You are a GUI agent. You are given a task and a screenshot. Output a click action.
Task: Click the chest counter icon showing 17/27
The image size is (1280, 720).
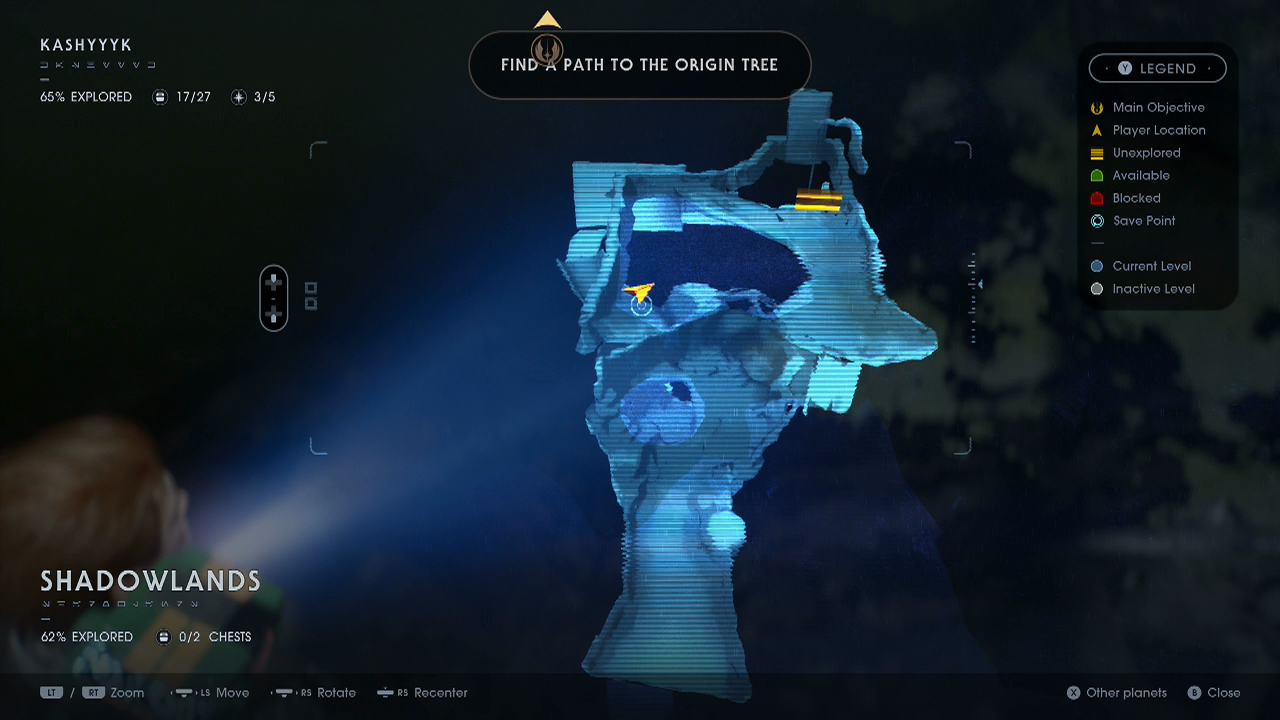point(161,97)
